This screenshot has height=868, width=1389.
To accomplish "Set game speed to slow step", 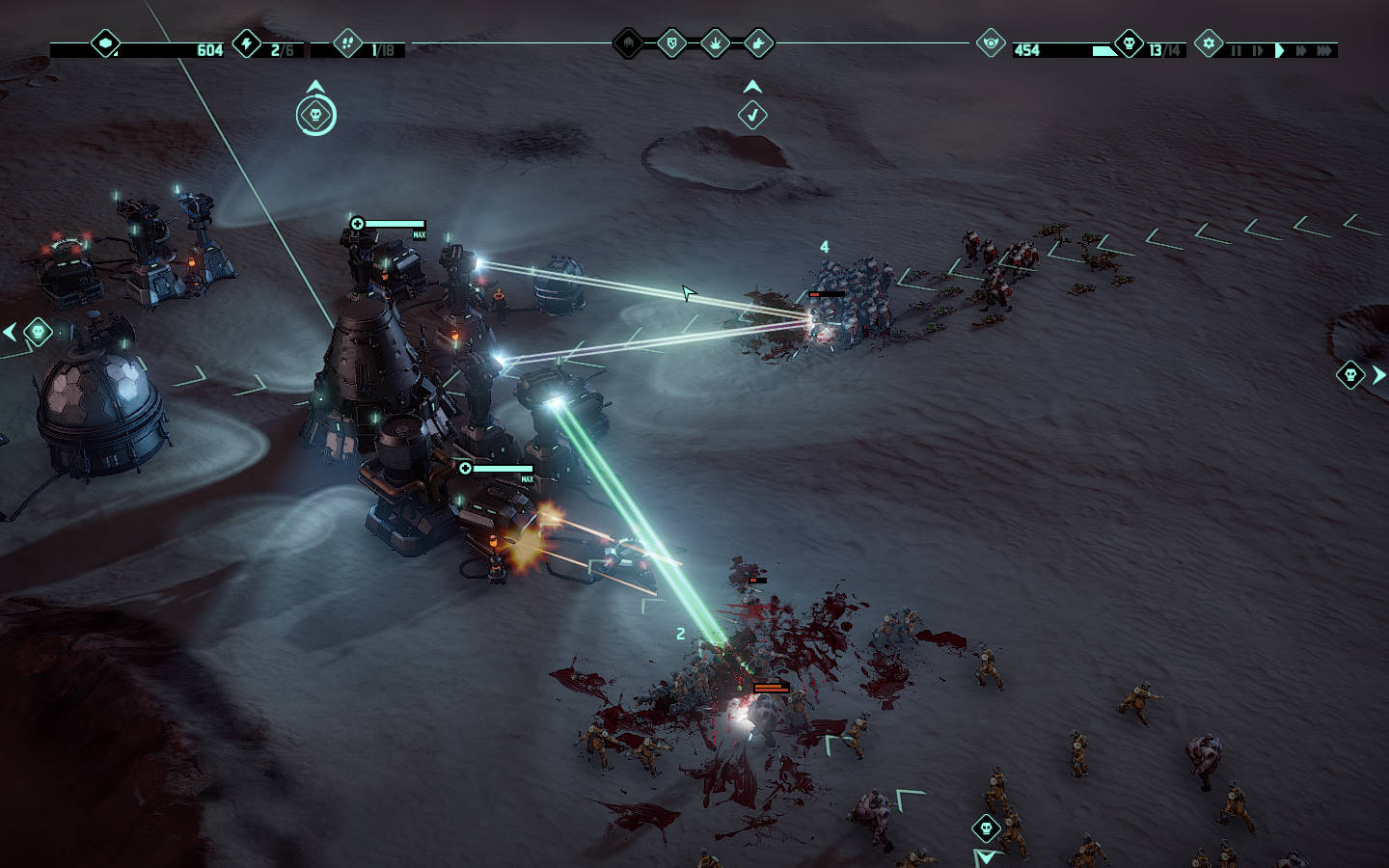I will click(x=1257, y=50).
